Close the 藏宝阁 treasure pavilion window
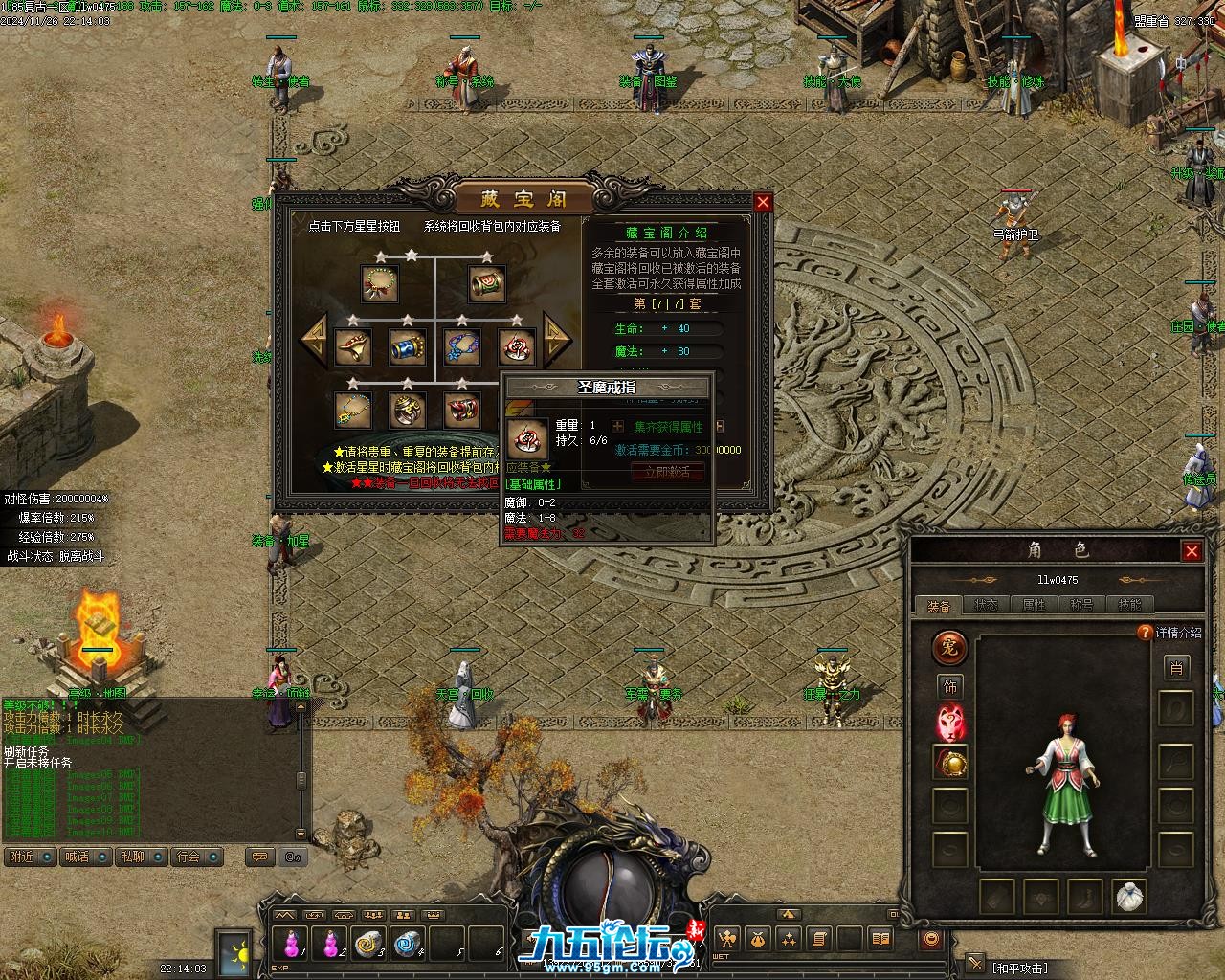1225x980 pixels. coord(763,202)
